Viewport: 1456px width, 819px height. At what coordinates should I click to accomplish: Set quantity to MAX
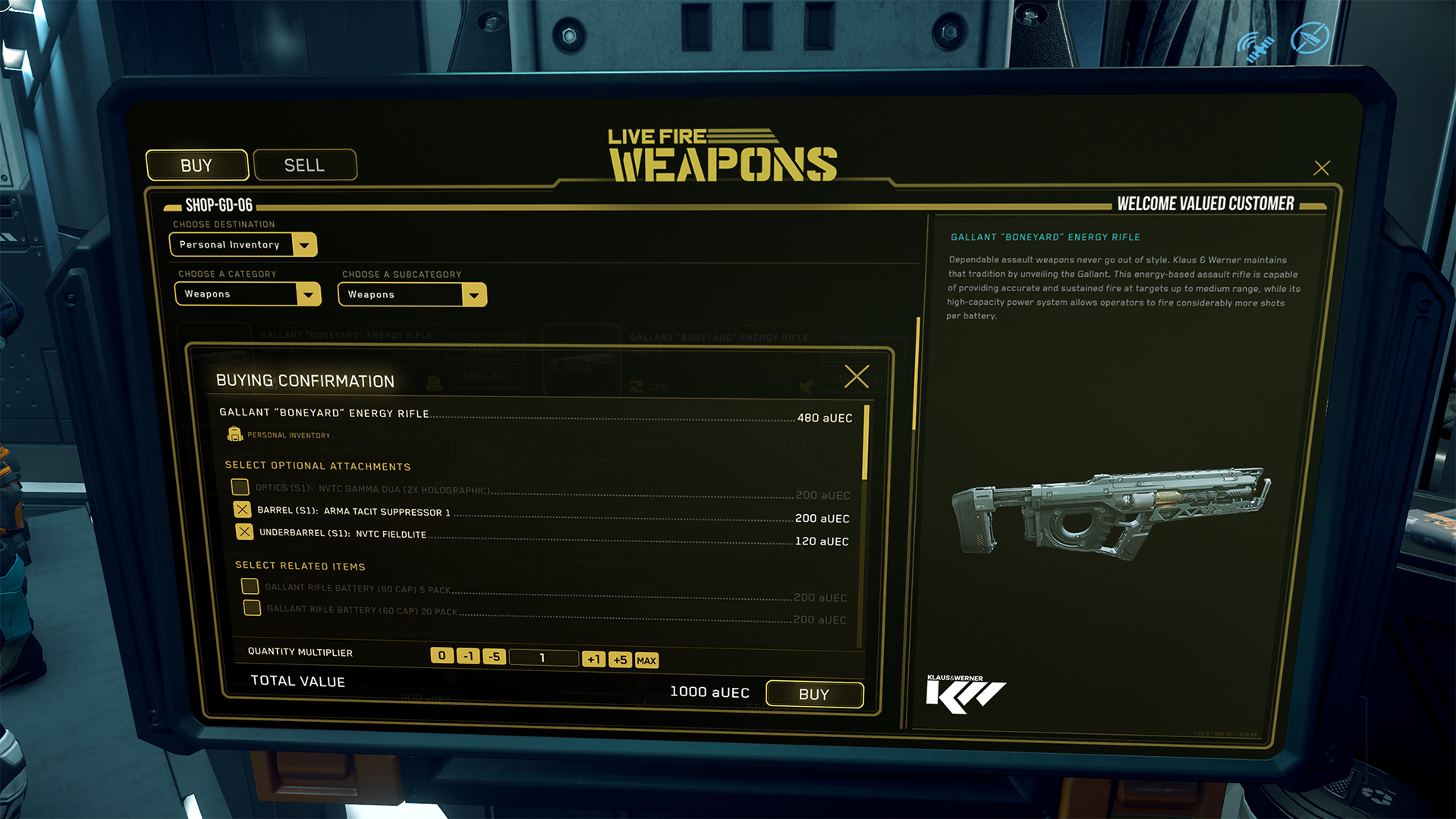(646, 661)
